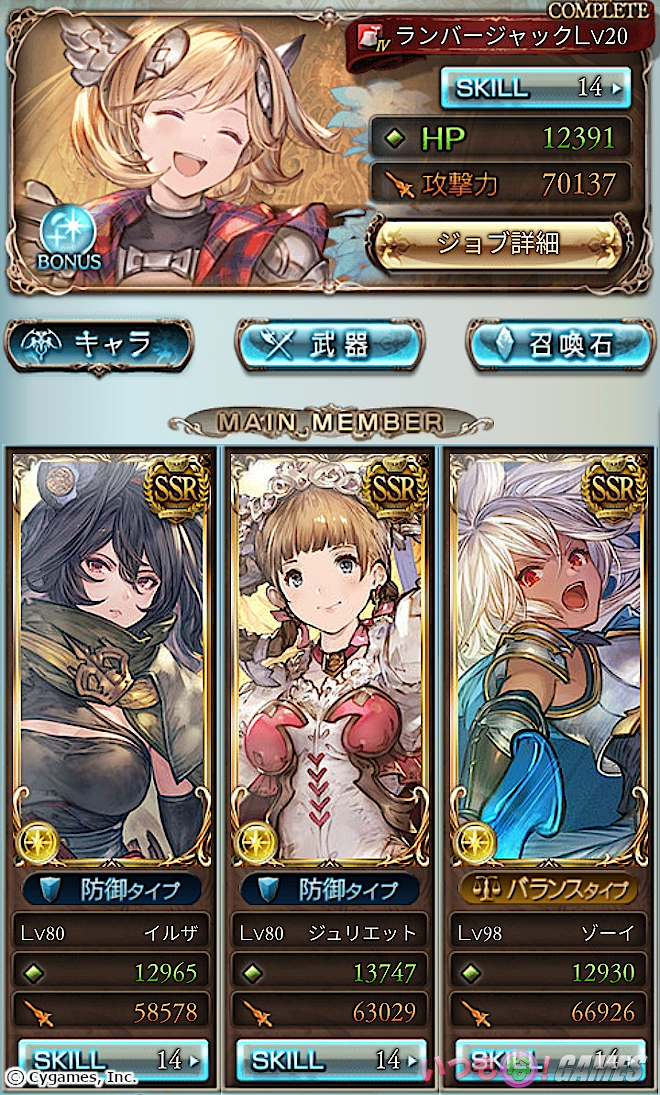The height and width of the screenshot is (1095, 660).
Task: Click the BONUS orb icon
Action: click(x=70, y=236)
